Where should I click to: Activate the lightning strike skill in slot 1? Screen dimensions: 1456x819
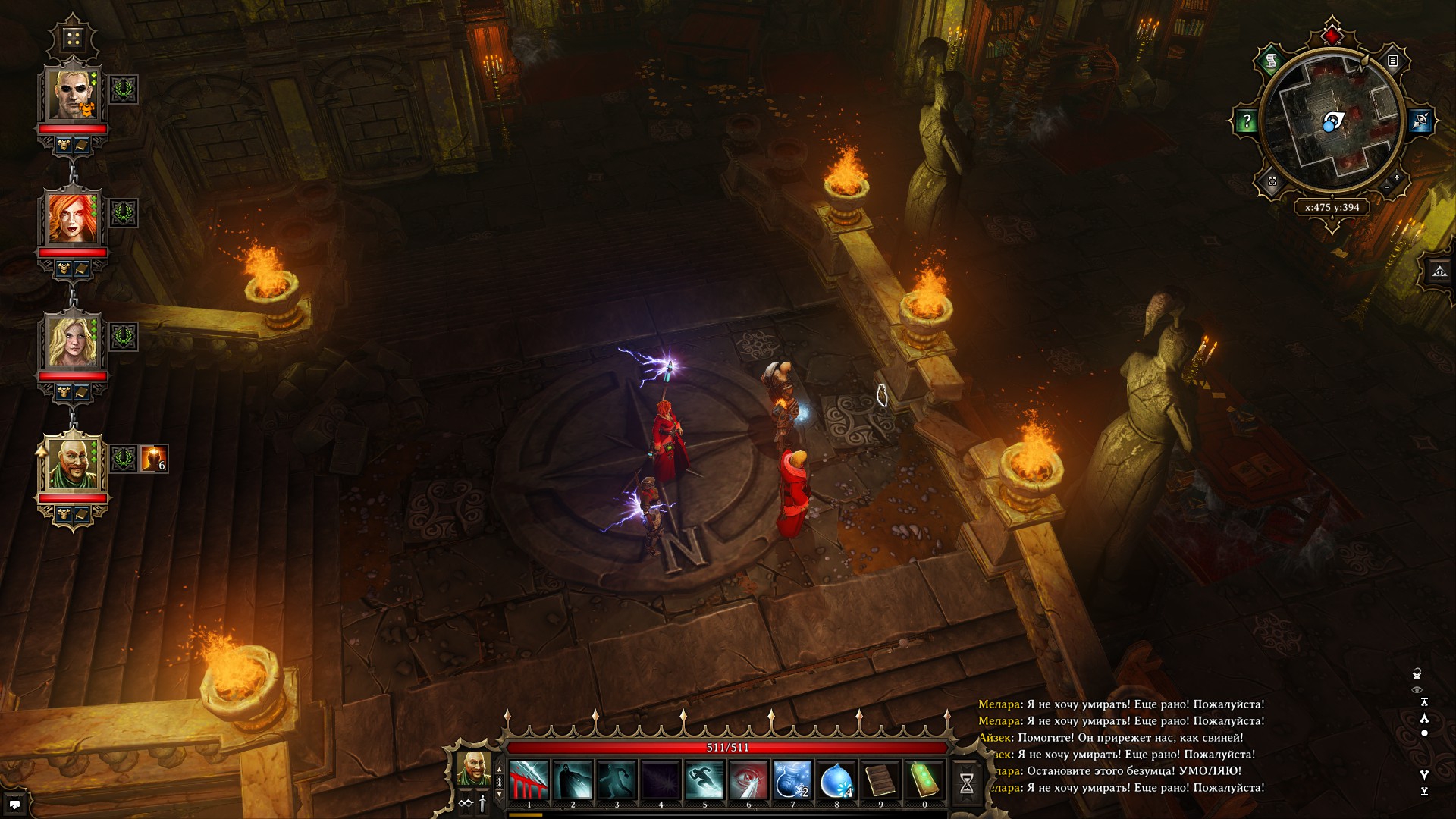529,781
